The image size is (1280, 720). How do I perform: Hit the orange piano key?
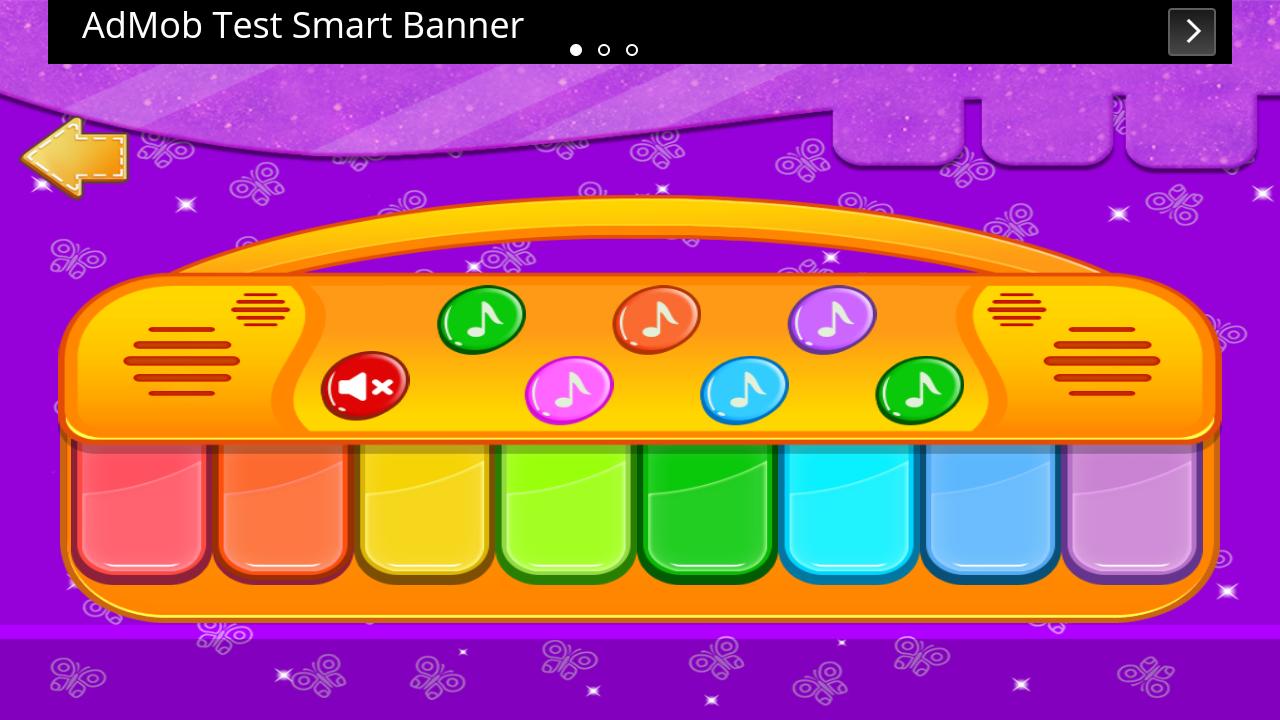pyautogui.click(x=282, y=510)
